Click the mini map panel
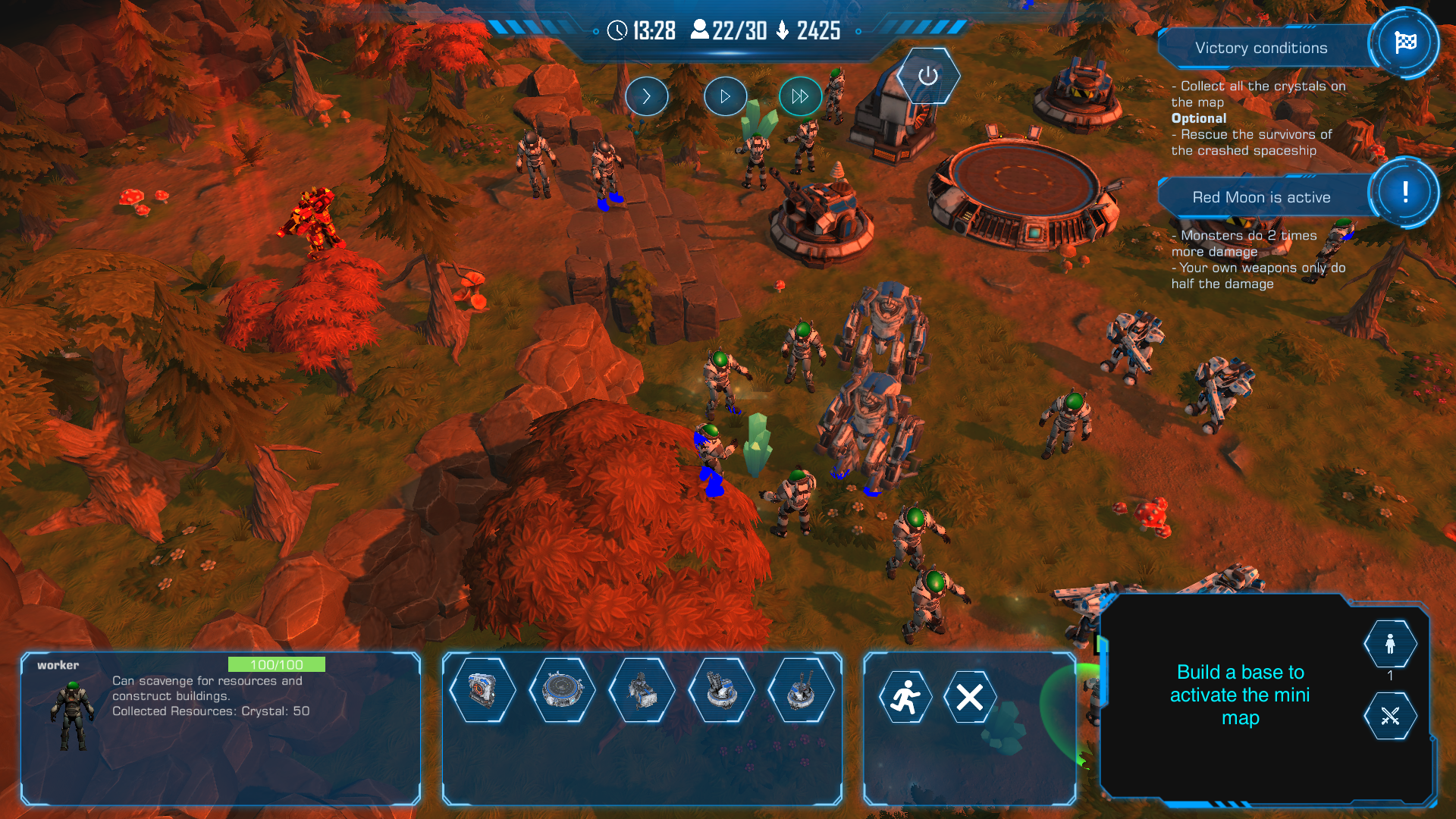 coord(1239,695)
